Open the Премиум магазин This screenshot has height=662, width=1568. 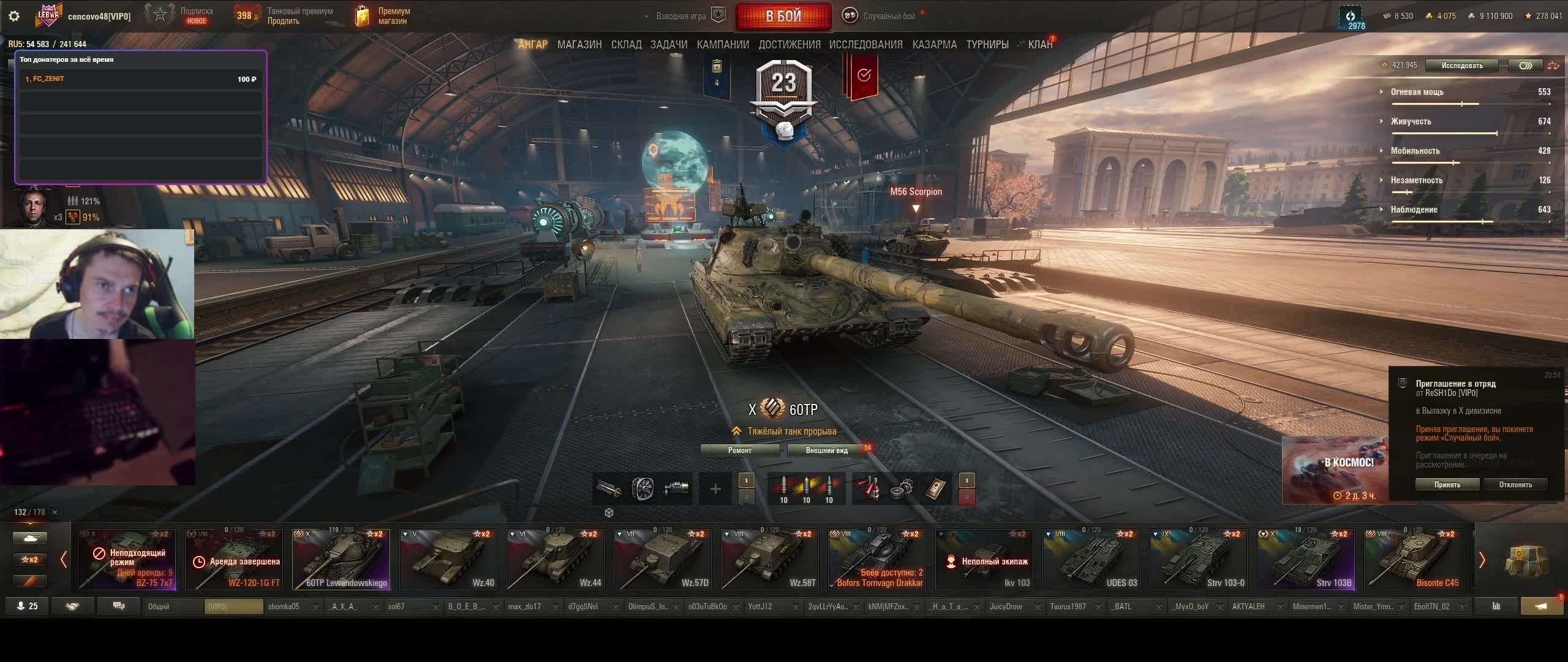pyautogui.click(x=383, y=16)
